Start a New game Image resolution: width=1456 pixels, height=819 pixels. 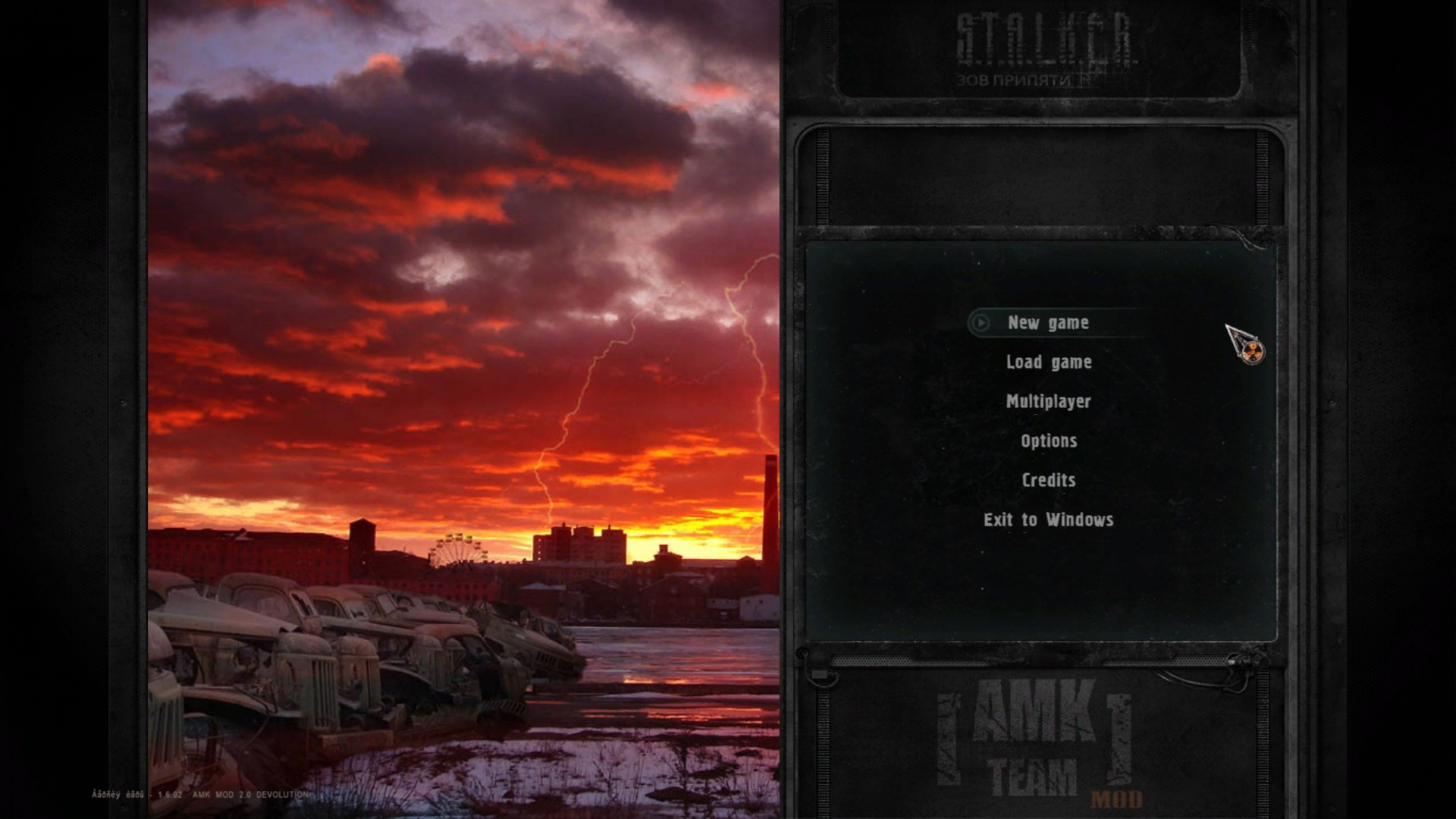pos(1048,323)
